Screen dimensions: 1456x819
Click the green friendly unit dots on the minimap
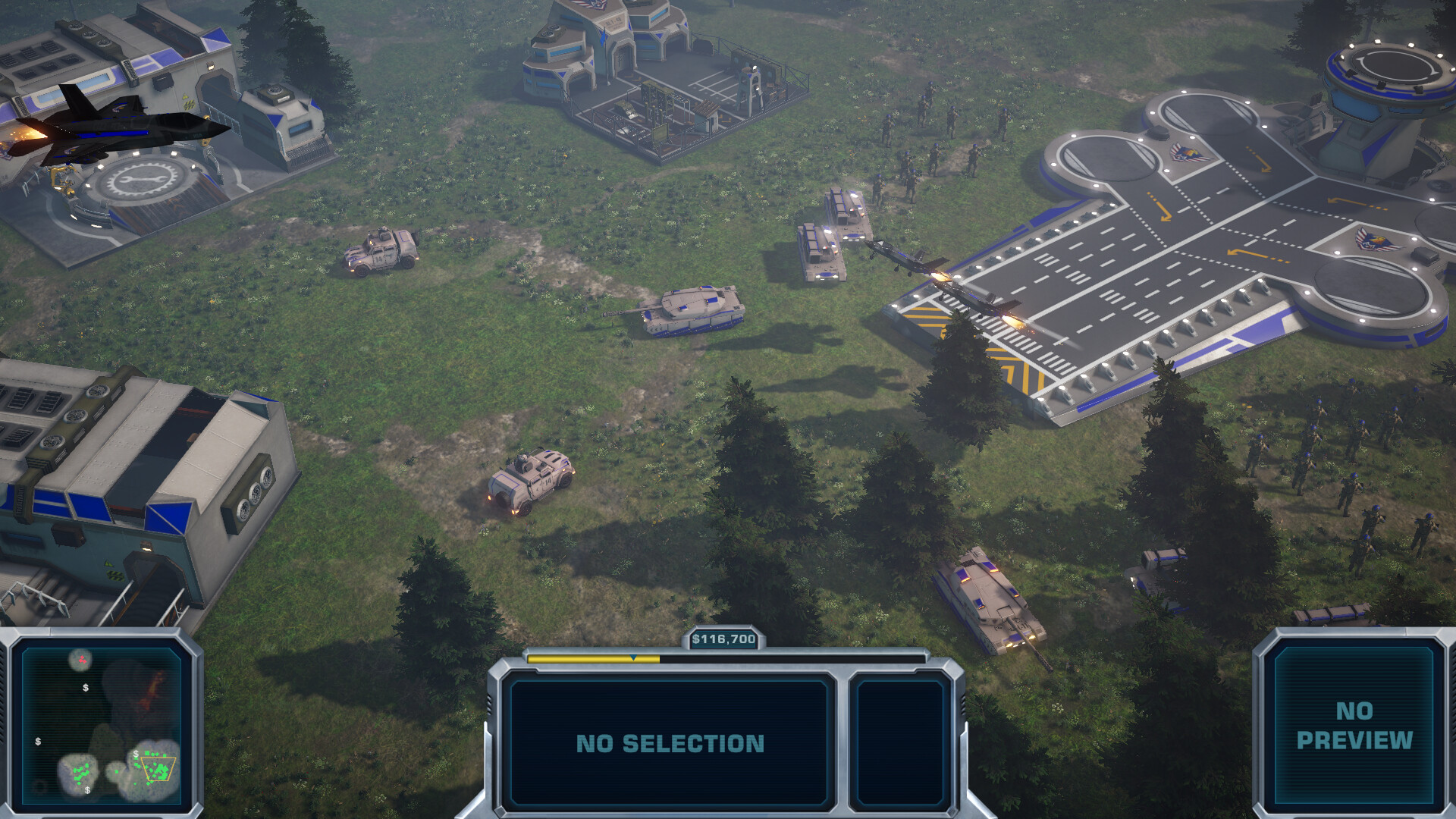(x=80, y=772)
